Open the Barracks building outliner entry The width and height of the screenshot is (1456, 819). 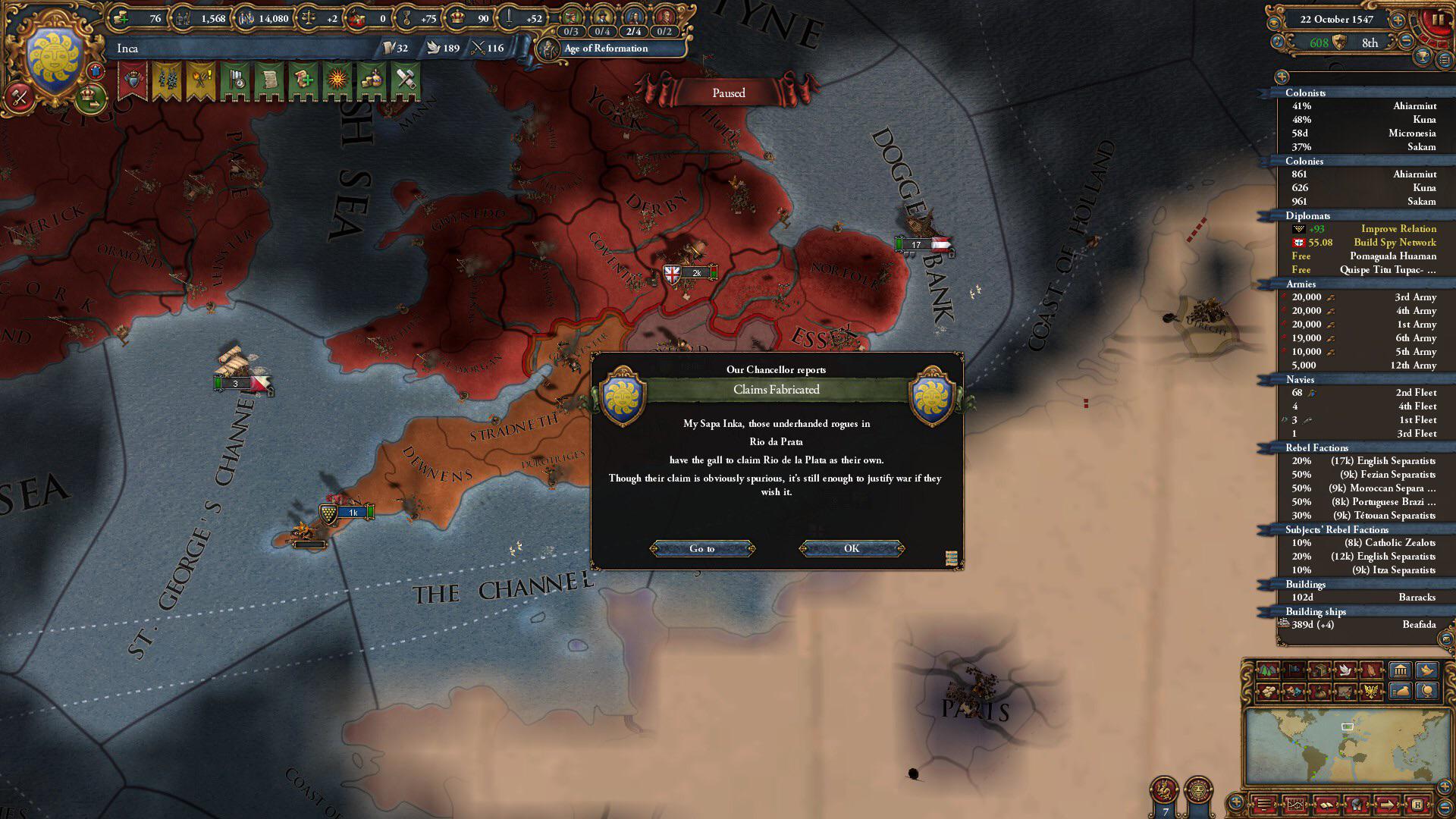(x=1363, y=598)
